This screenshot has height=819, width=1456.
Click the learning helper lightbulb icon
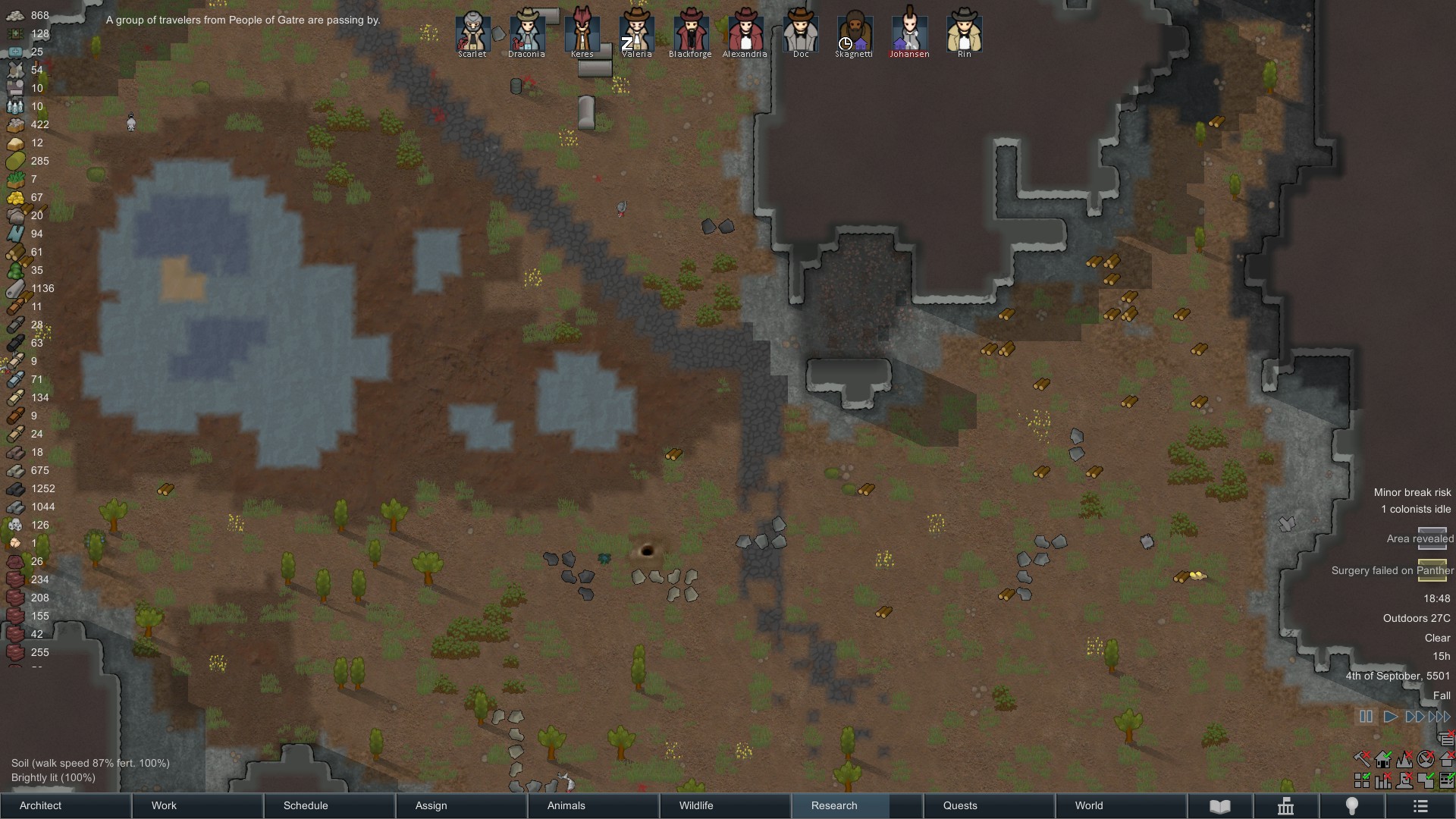(x=1351, y=806)
